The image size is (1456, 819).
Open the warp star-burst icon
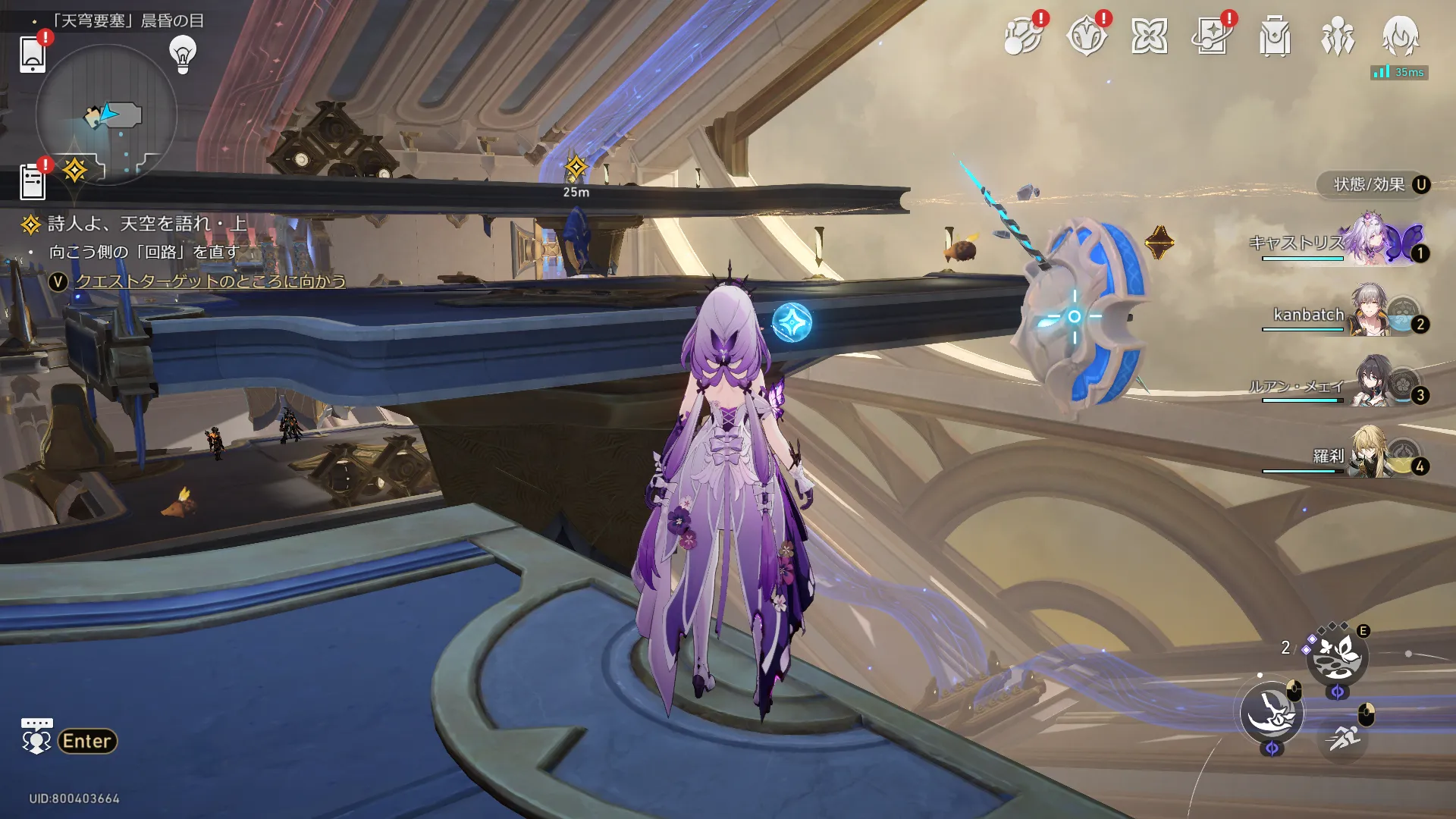(1149, 36)
